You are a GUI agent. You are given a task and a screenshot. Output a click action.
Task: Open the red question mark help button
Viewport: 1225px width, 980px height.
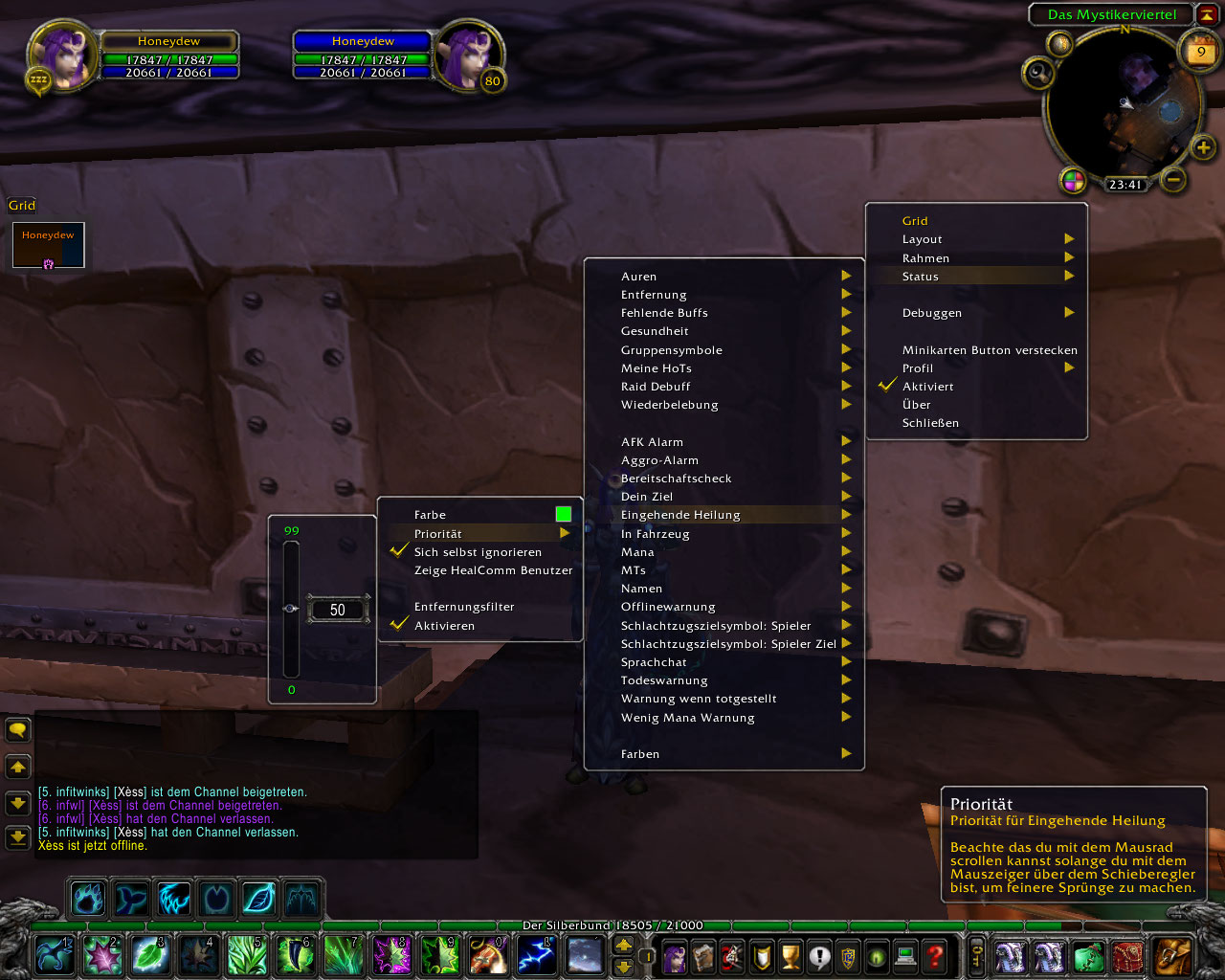pyautogui.click(x=935, y=955)
